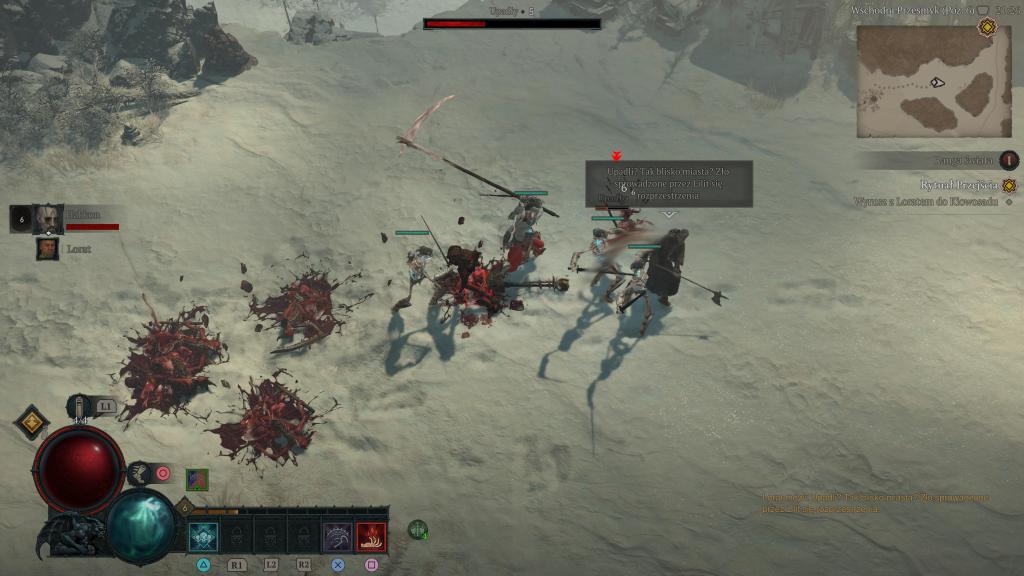Click the minimap
Viewport: 1024px width, 576px height.
click(933, 81)
